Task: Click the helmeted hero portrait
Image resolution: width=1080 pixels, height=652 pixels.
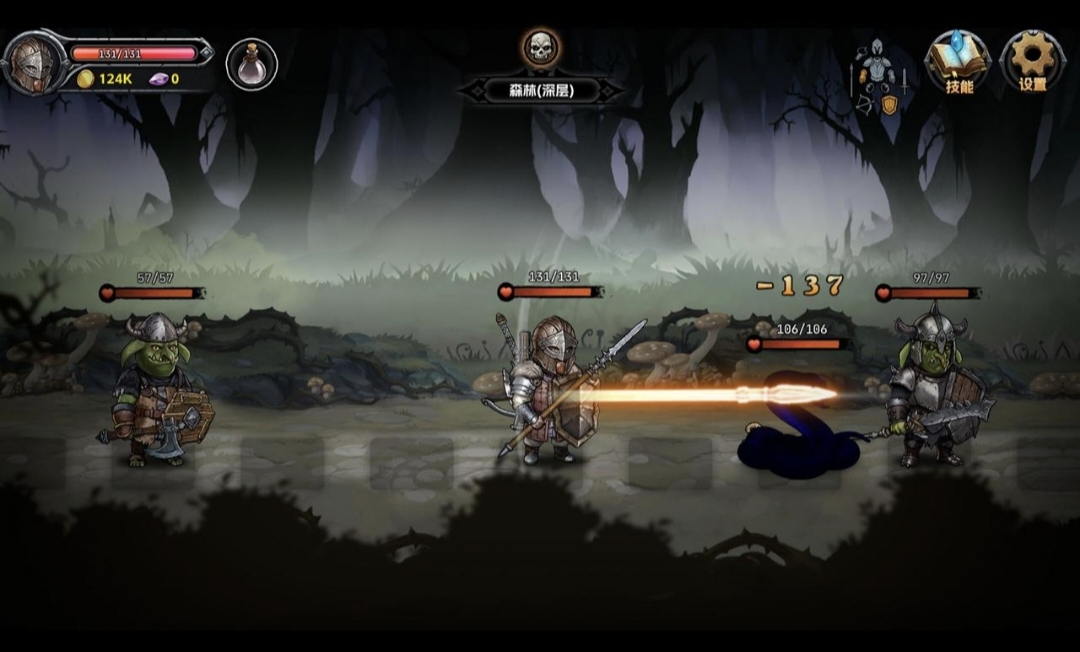Action: click(x=34, y=63)
